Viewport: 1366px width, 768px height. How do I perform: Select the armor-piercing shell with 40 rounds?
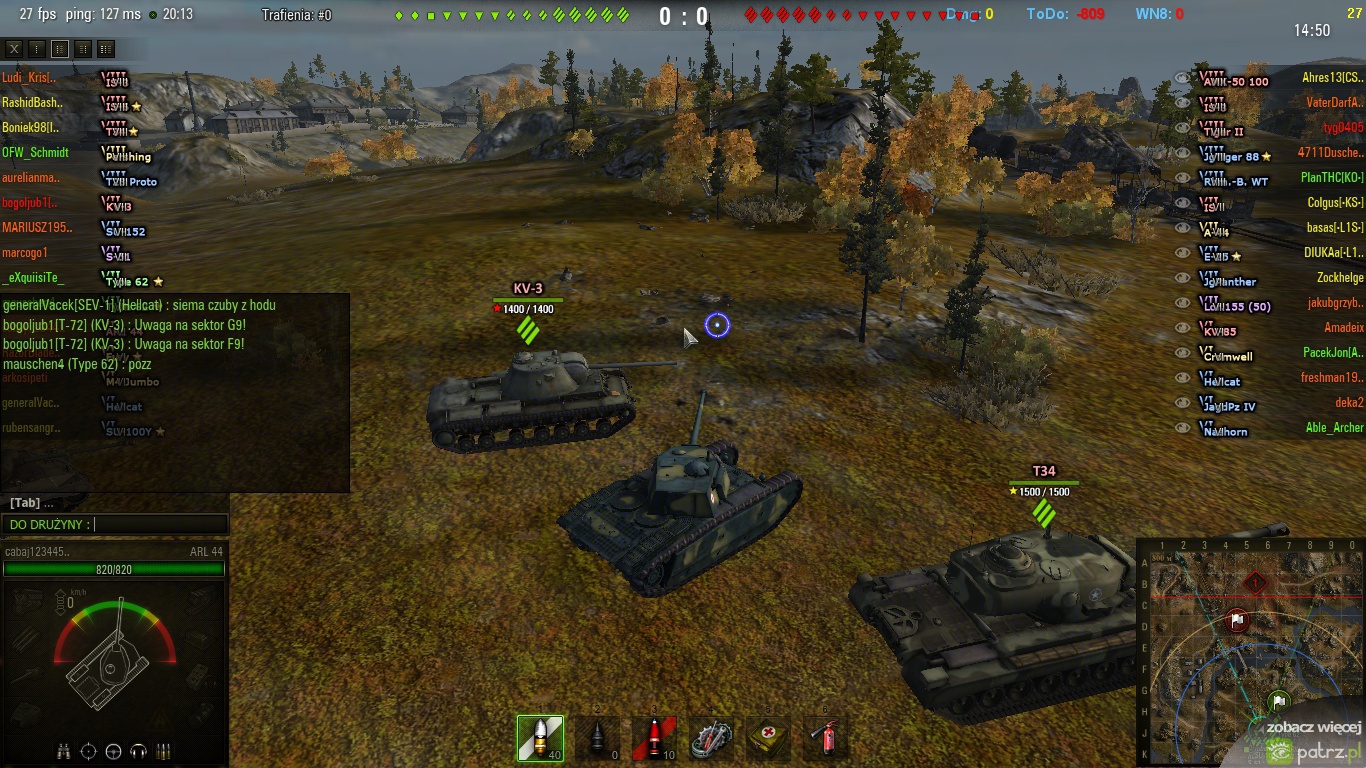(x=540, y=738)
